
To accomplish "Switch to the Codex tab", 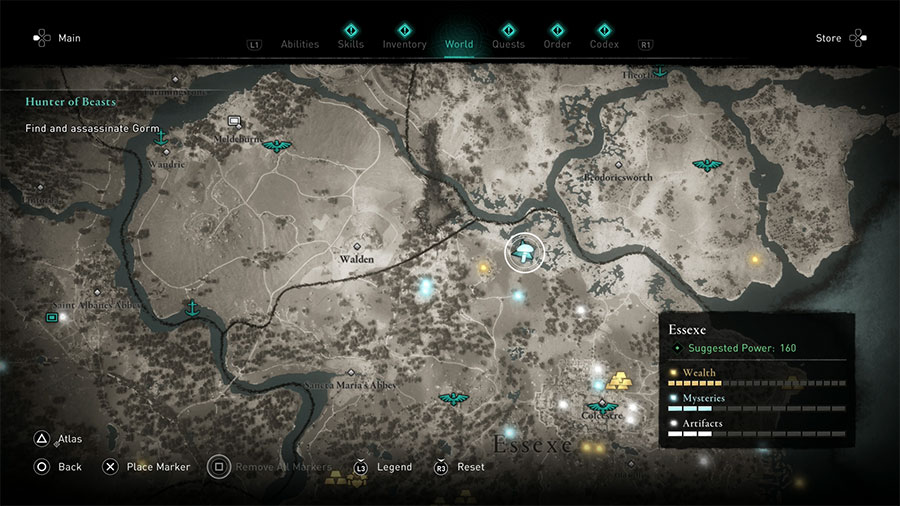I will pos(604,44).
